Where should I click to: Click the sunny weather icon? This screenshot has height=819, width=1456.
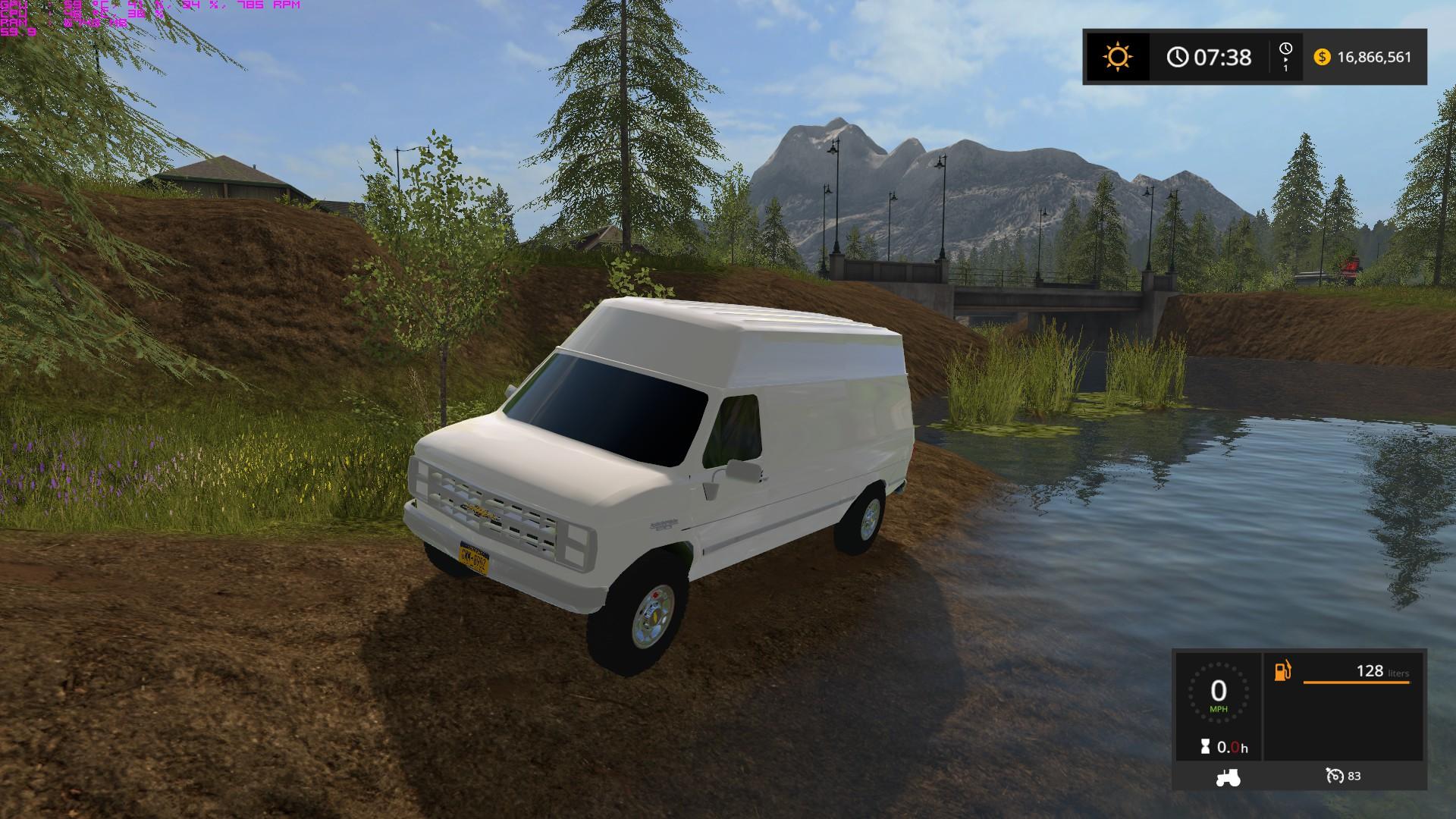coord(1118,57)
